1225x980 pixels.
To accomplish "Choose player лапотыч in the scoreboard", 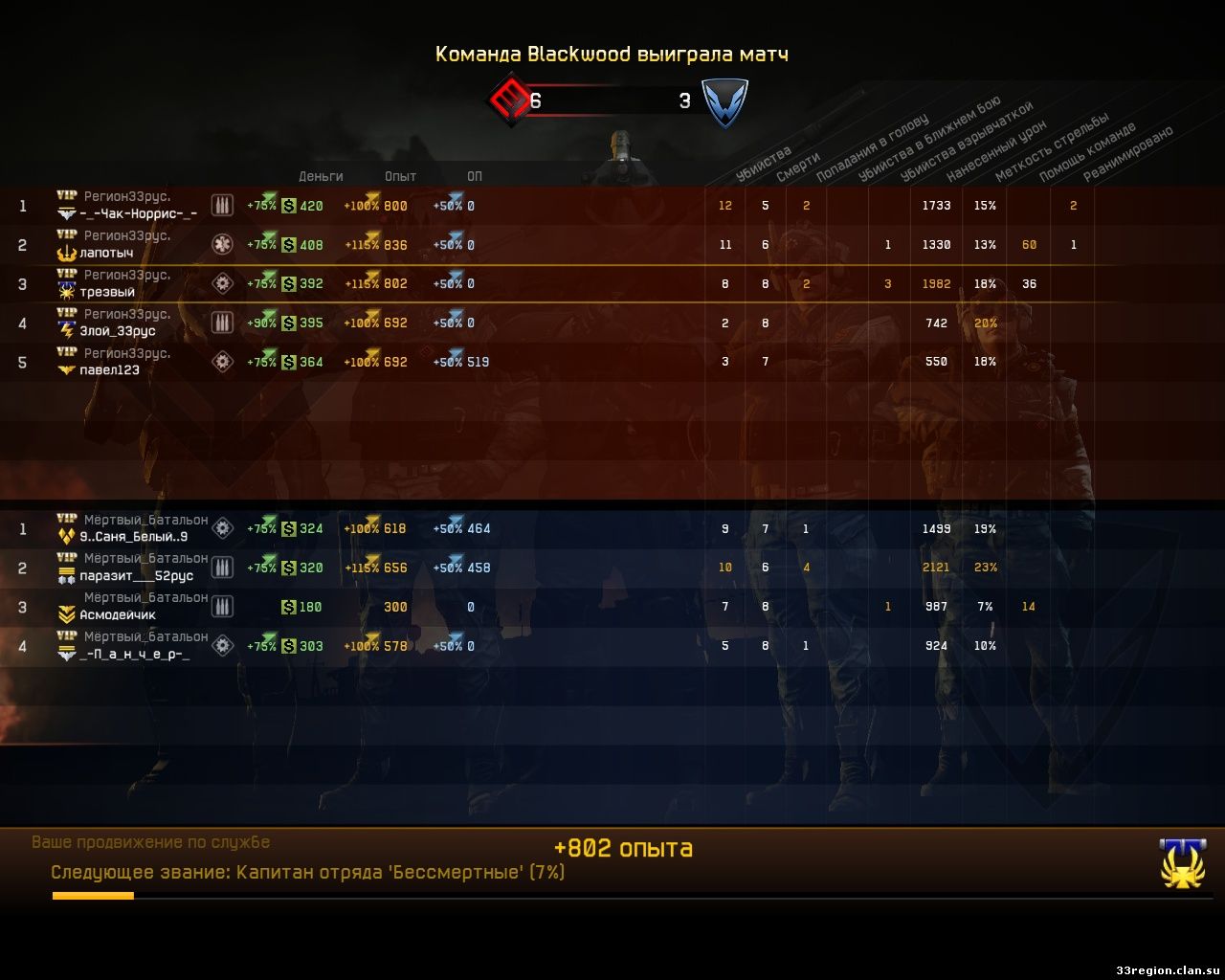I will coord(106,254).
